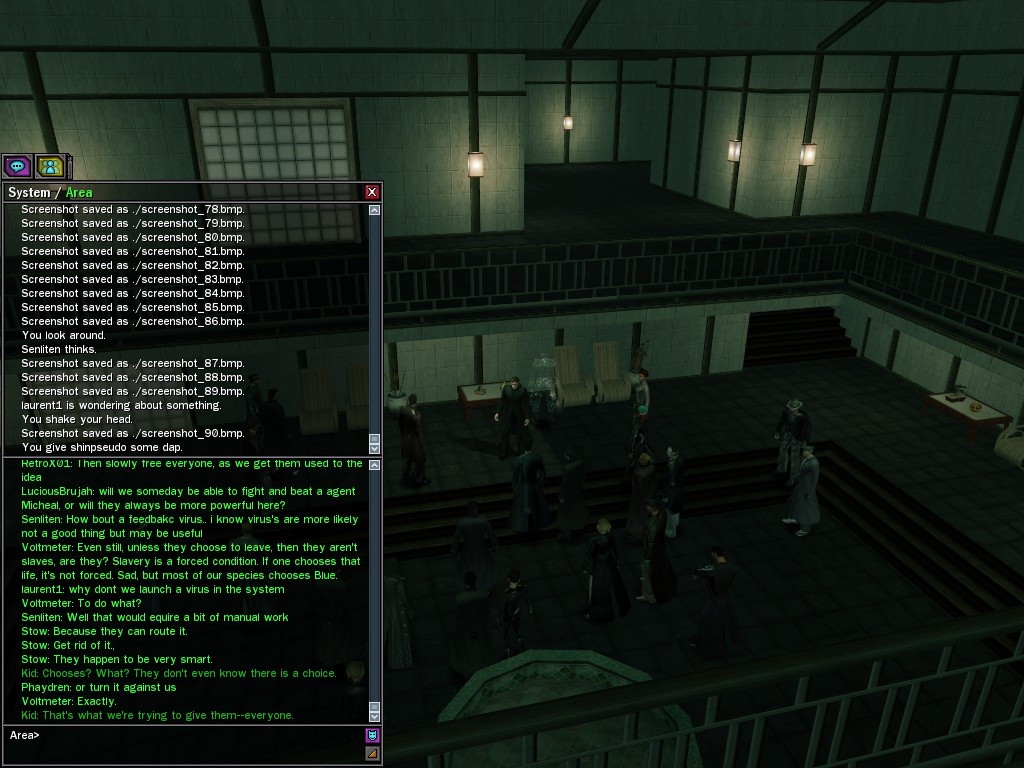Open the purple speech bubble chat tab

pos(16,166)
